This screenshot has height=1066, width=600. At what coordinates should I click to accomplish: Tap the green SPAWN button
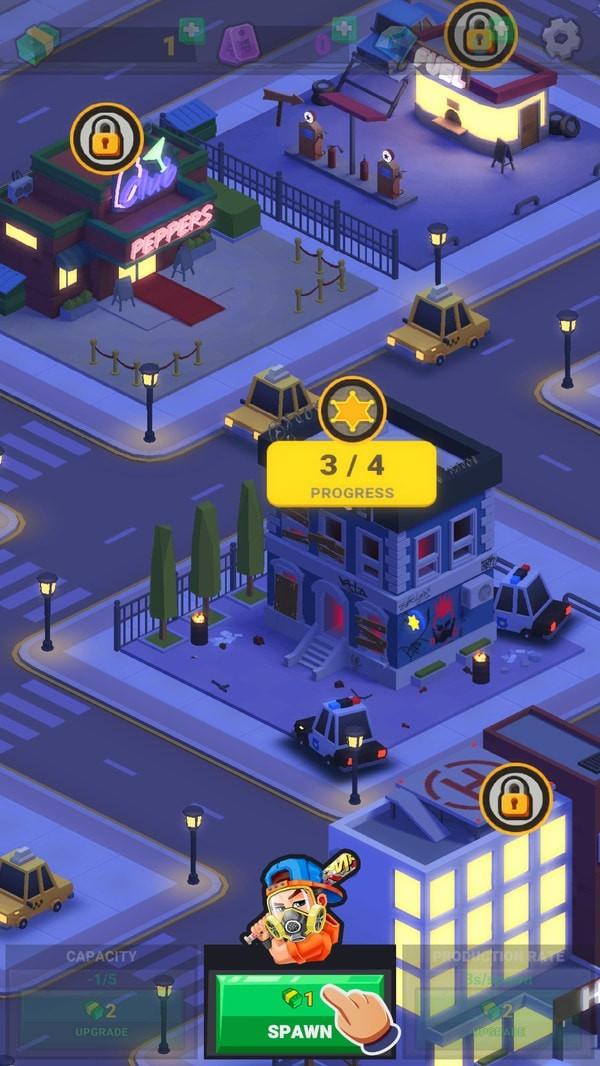[x=298, y=1012]
